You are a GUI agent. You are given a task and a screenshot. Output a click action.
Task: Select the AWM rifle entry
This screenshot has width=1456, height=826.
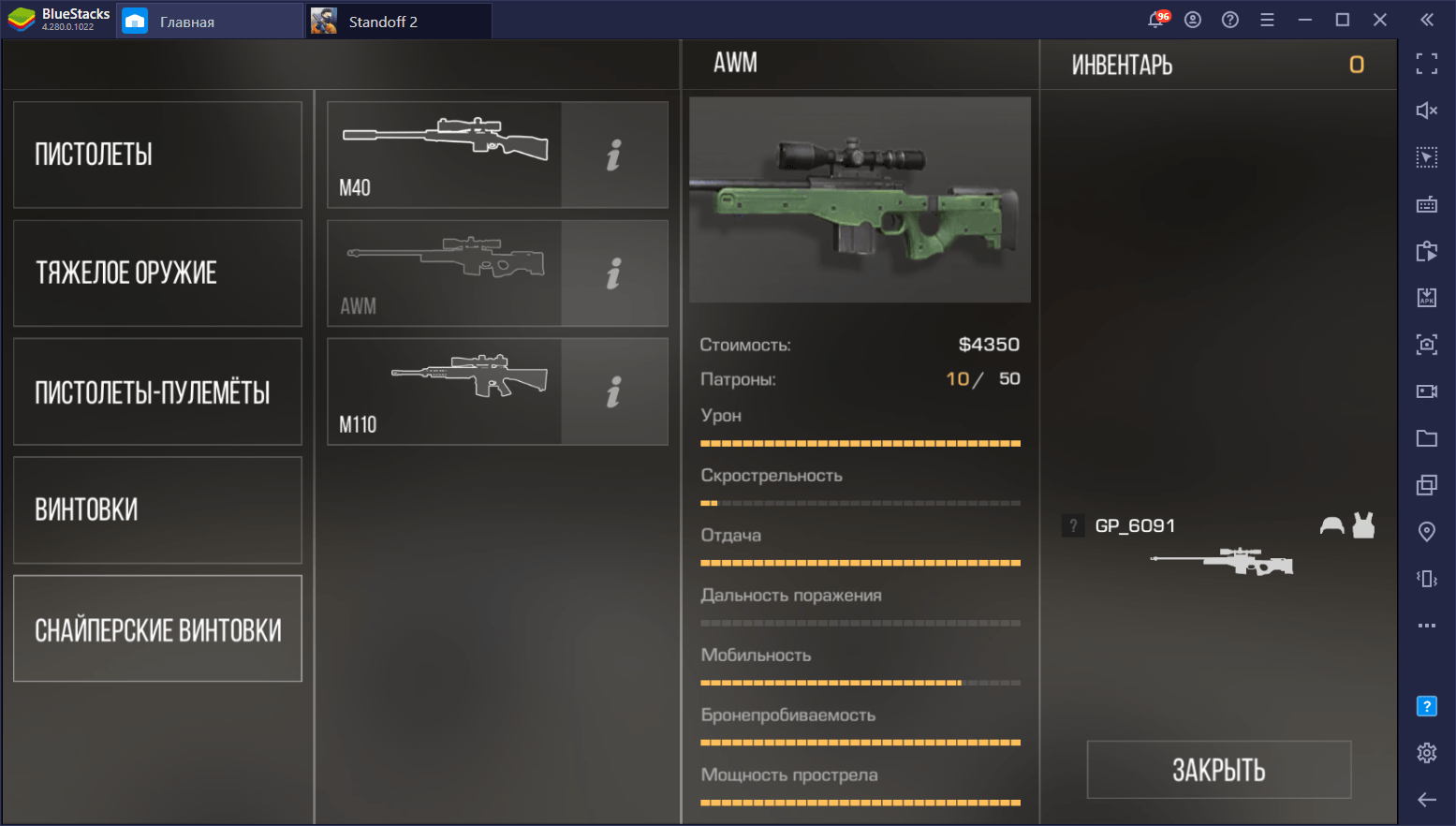pyautogui.click(x=445, y=273)
